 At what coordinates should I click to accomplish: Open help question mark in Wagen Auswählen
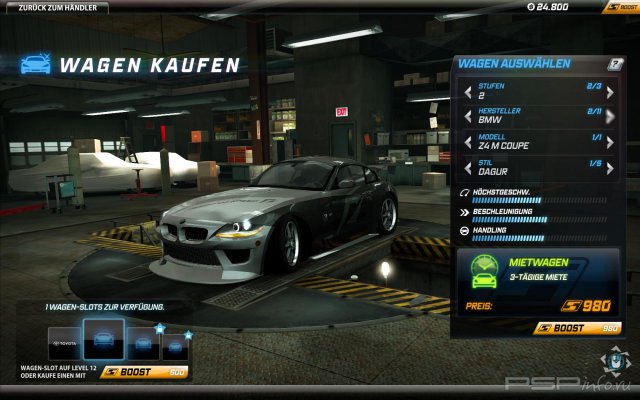coord(616,64)
